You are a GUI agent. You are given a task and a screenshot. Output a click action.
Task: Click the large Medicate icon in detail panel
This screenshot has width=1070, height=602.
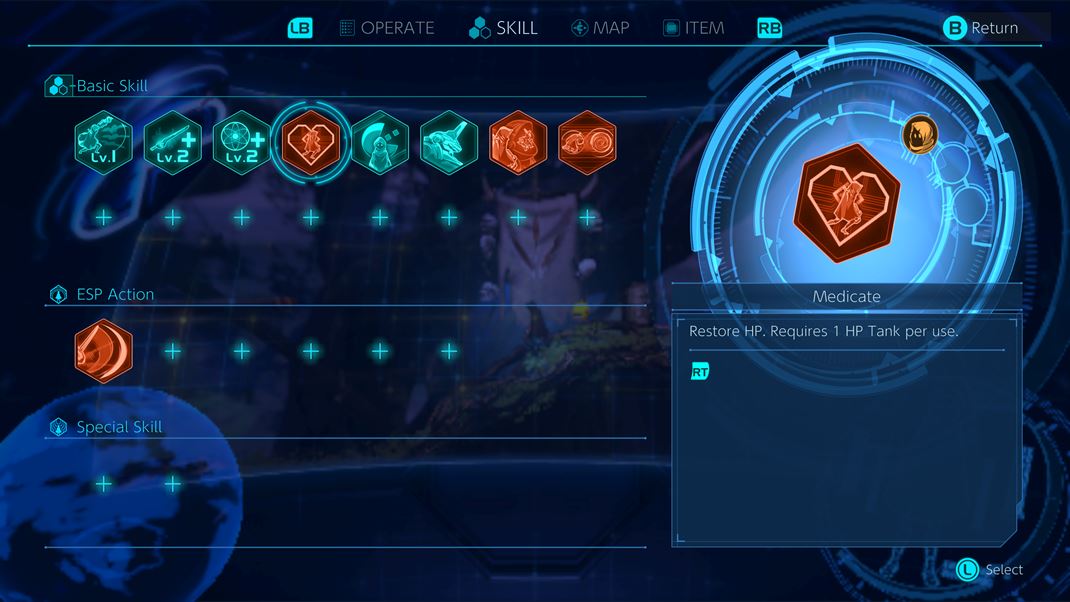point(846,202)
